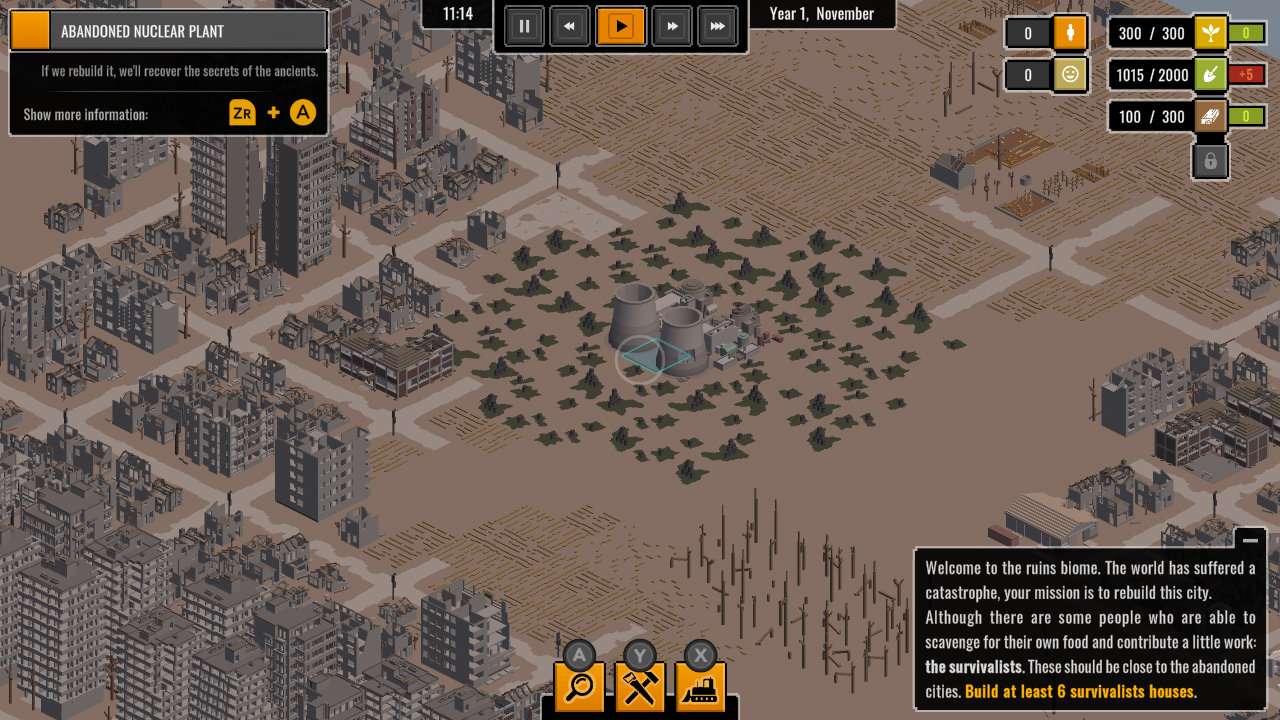The height and width of the screenshot is (720, 1280).
Task: Select the magnifying glass inspect tool
Action: [x=579, y=687]
